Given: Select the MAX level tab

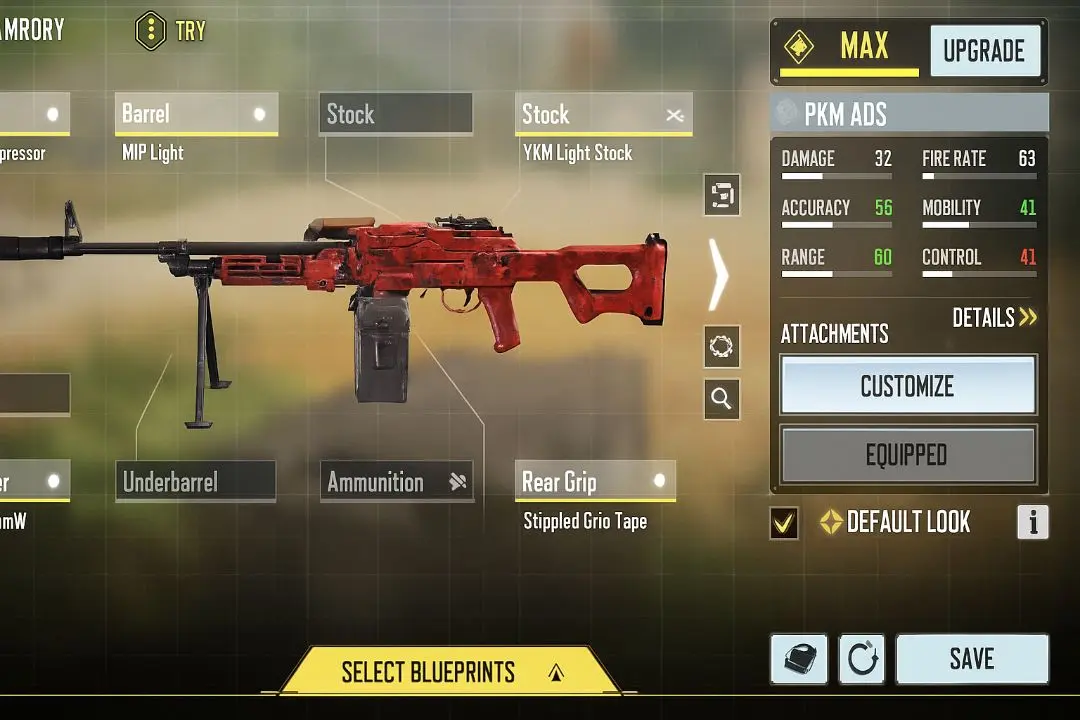Looking at the screenshot, I should click(x=849, y=49).
